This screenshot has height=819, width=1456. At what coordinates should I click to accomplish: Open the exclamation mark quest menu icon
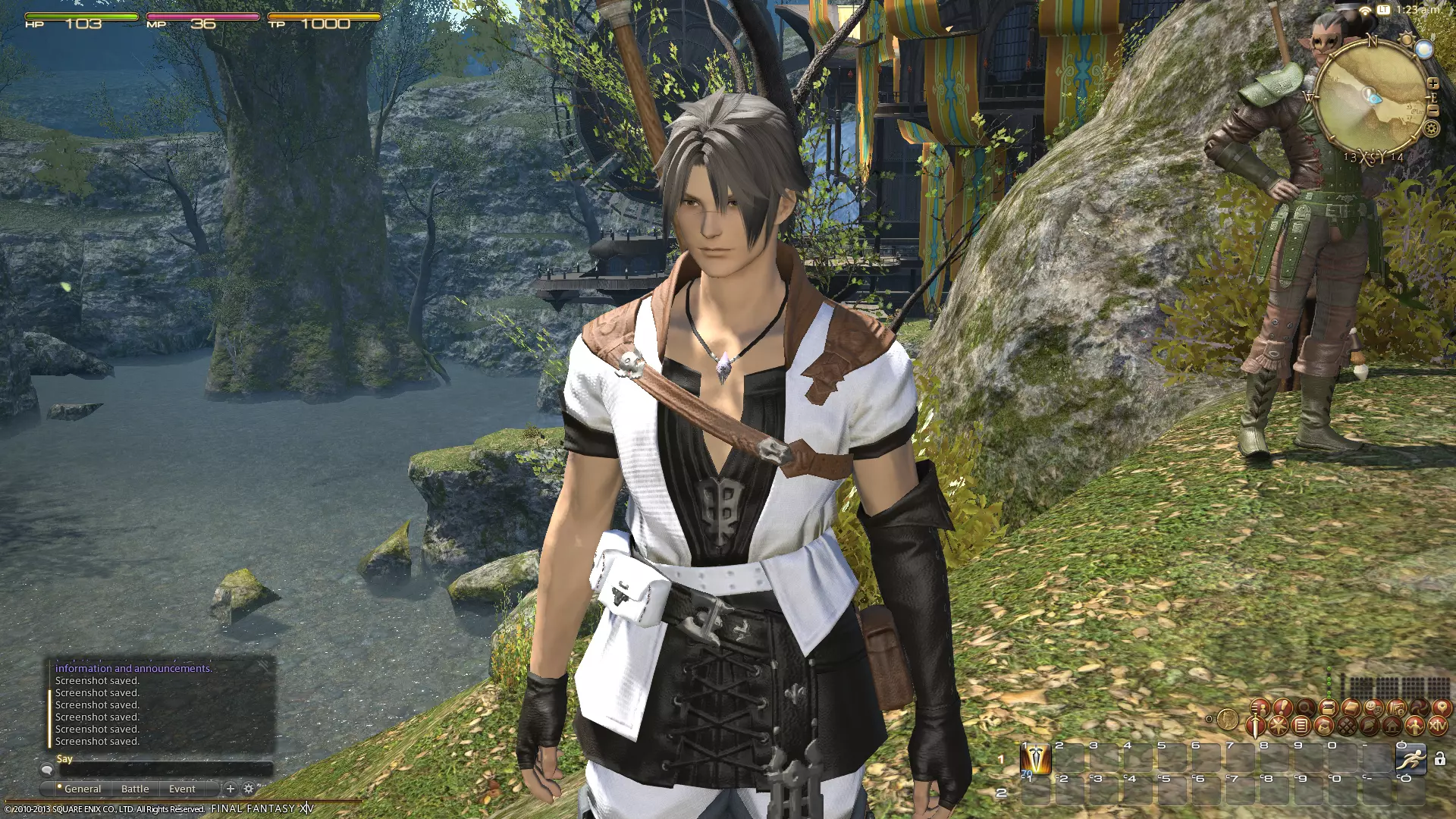pyautogui.click(x=1282, y=708)
